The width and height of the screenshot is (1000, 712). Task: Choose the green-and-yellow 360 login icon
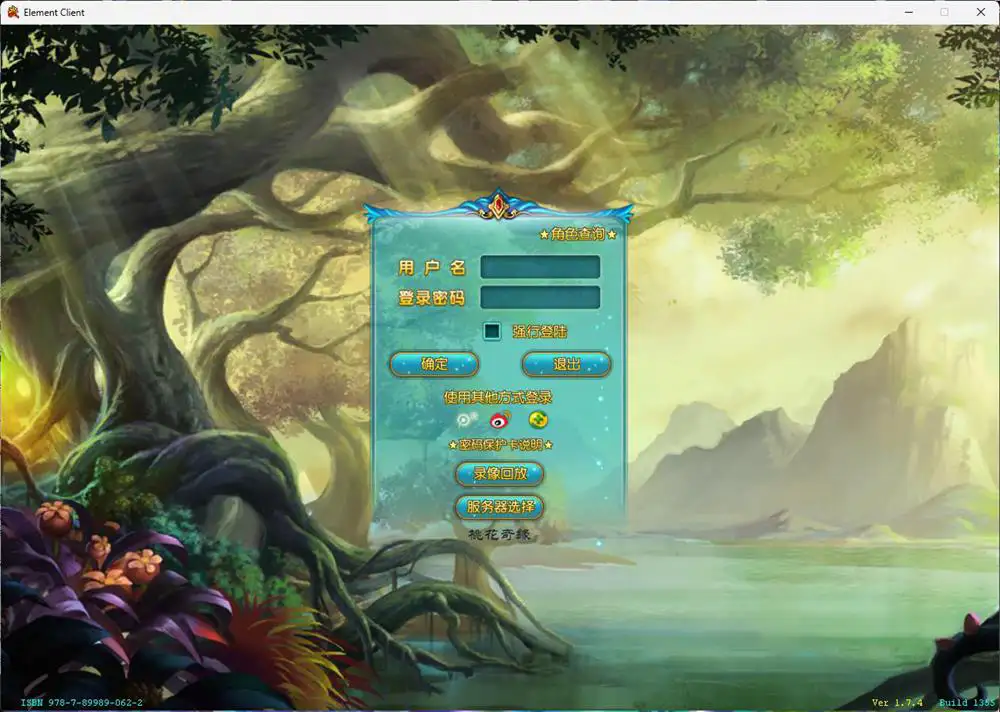coord(539,421)
